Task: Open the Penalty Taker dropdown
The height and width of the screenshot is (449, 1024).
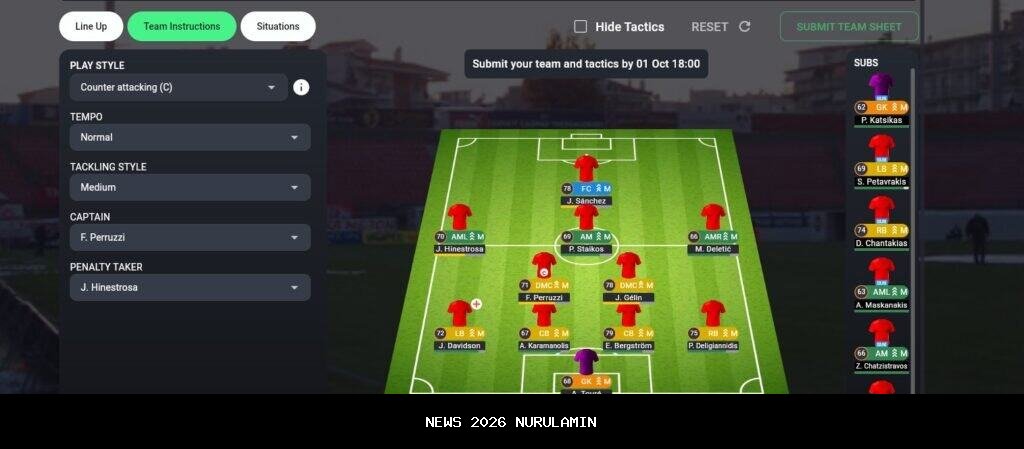Action: 190,287
